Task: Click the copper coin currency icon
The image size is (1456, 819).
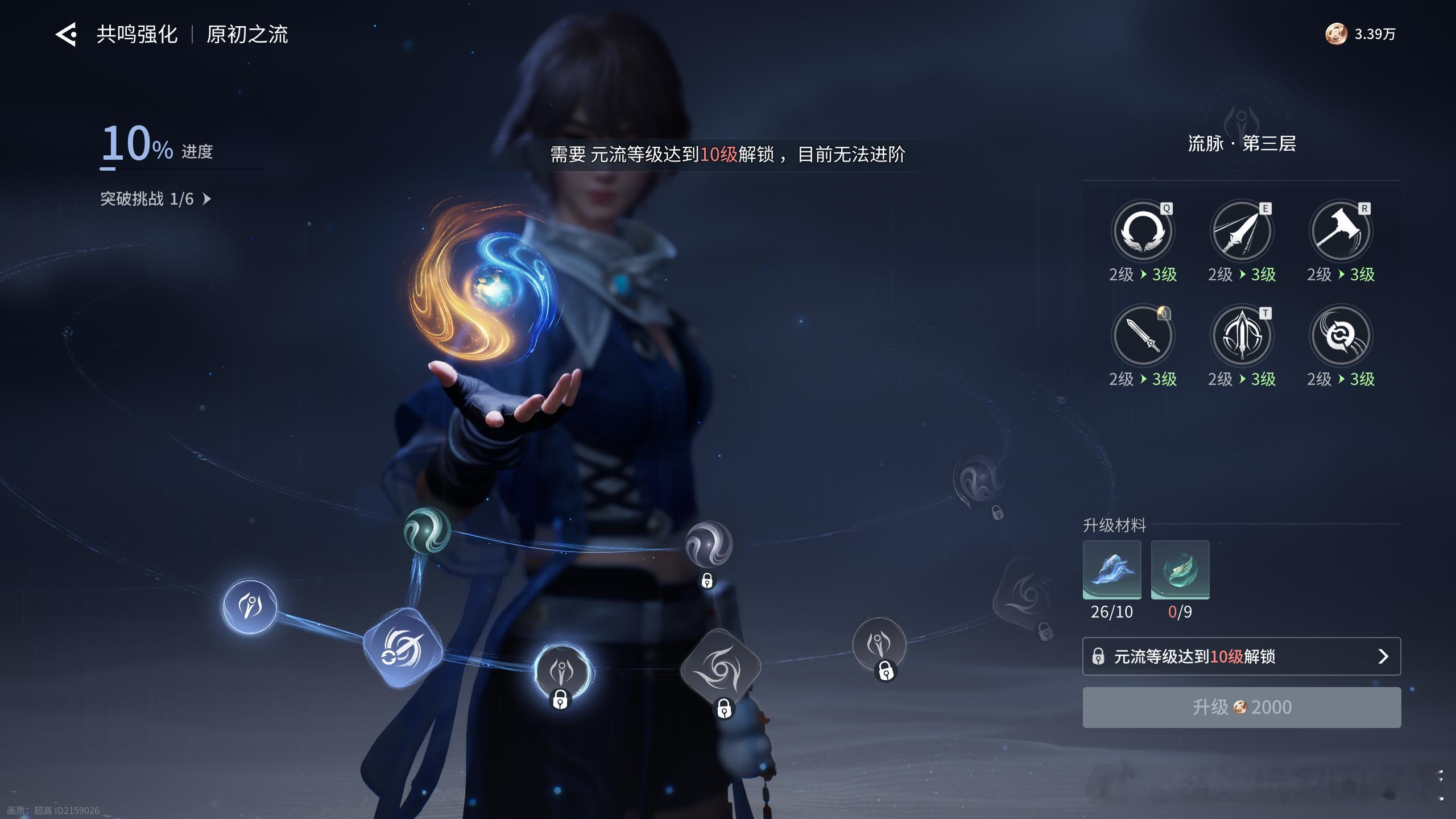Action: (x=1335, y=34)
